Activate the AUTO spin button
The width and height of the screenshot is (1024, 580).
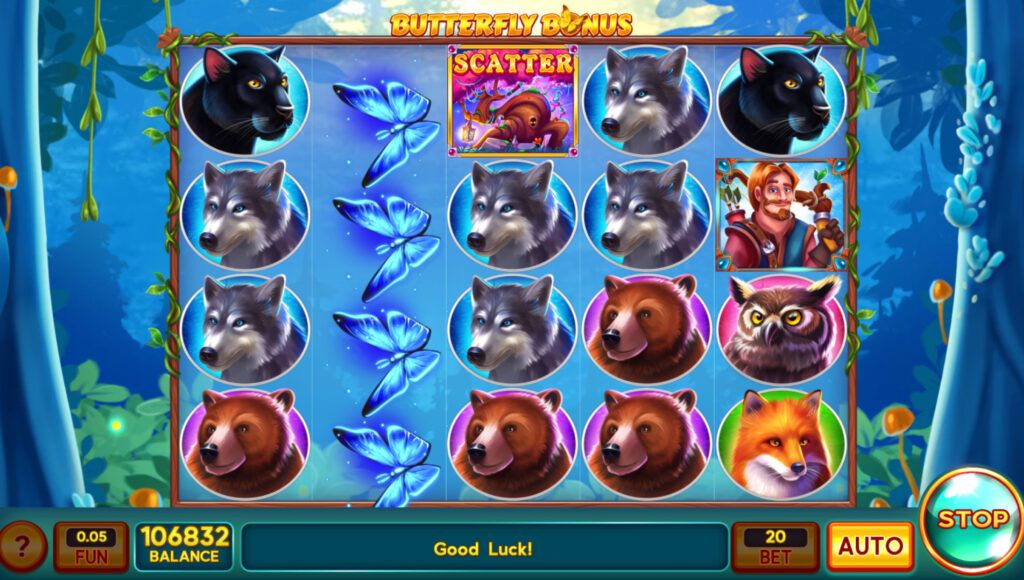[x=869, y=547]
